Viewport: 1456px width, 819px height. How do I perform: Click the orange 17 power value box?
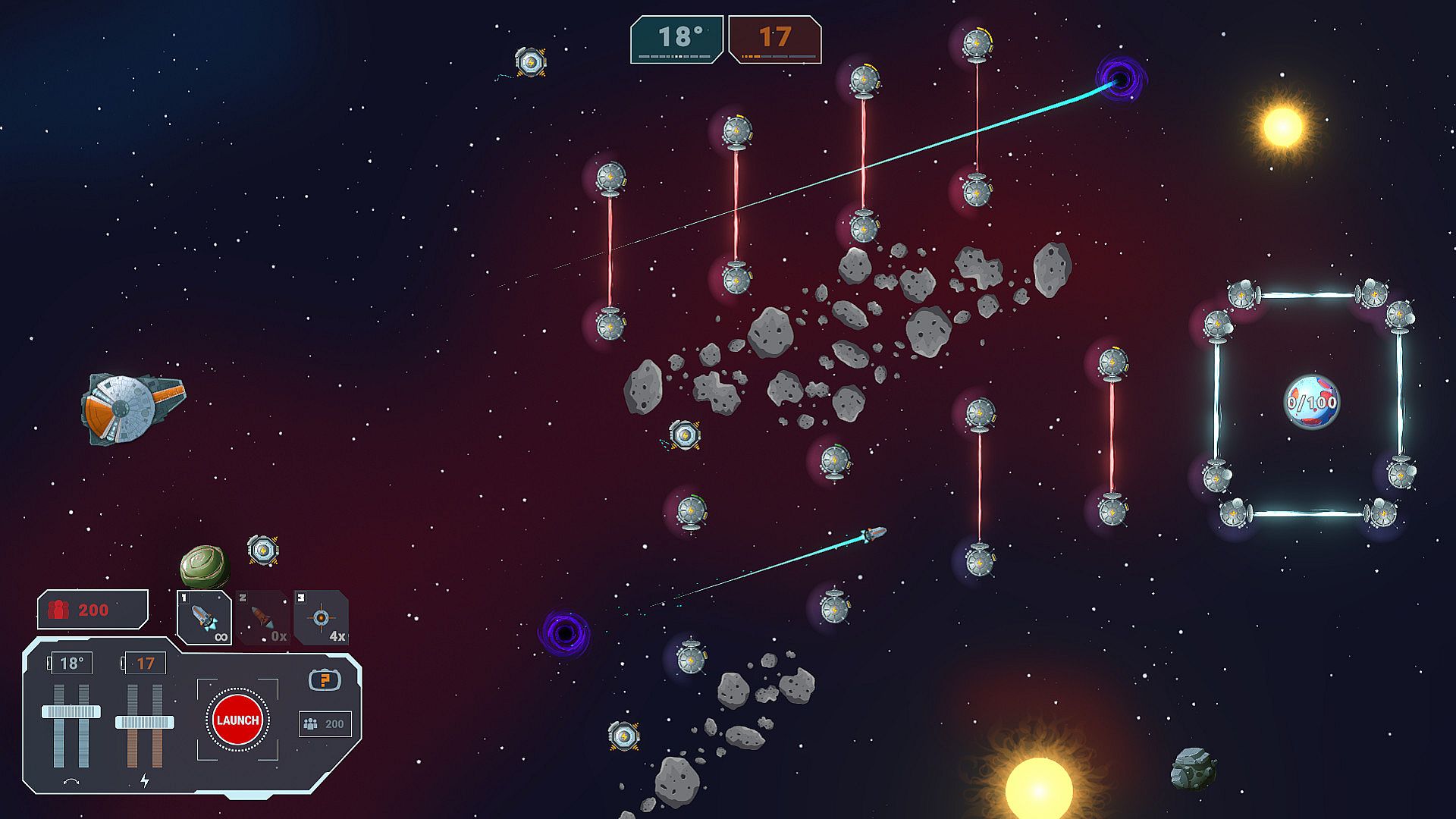click(x=145, y=664)
